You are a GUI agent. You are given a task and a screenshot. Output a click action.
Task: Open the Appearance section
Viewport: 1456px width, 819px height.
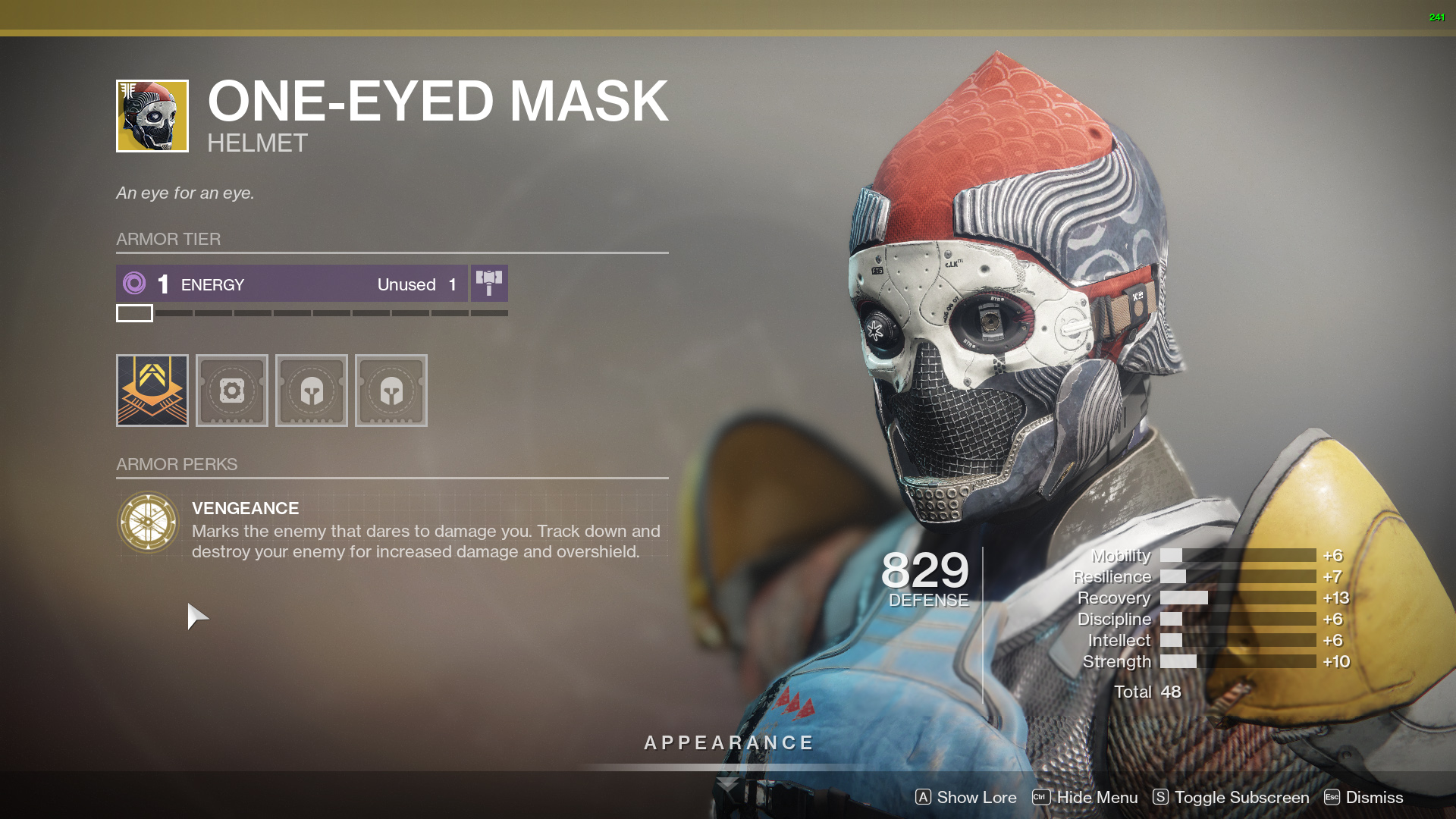click(x=729, y=743)
